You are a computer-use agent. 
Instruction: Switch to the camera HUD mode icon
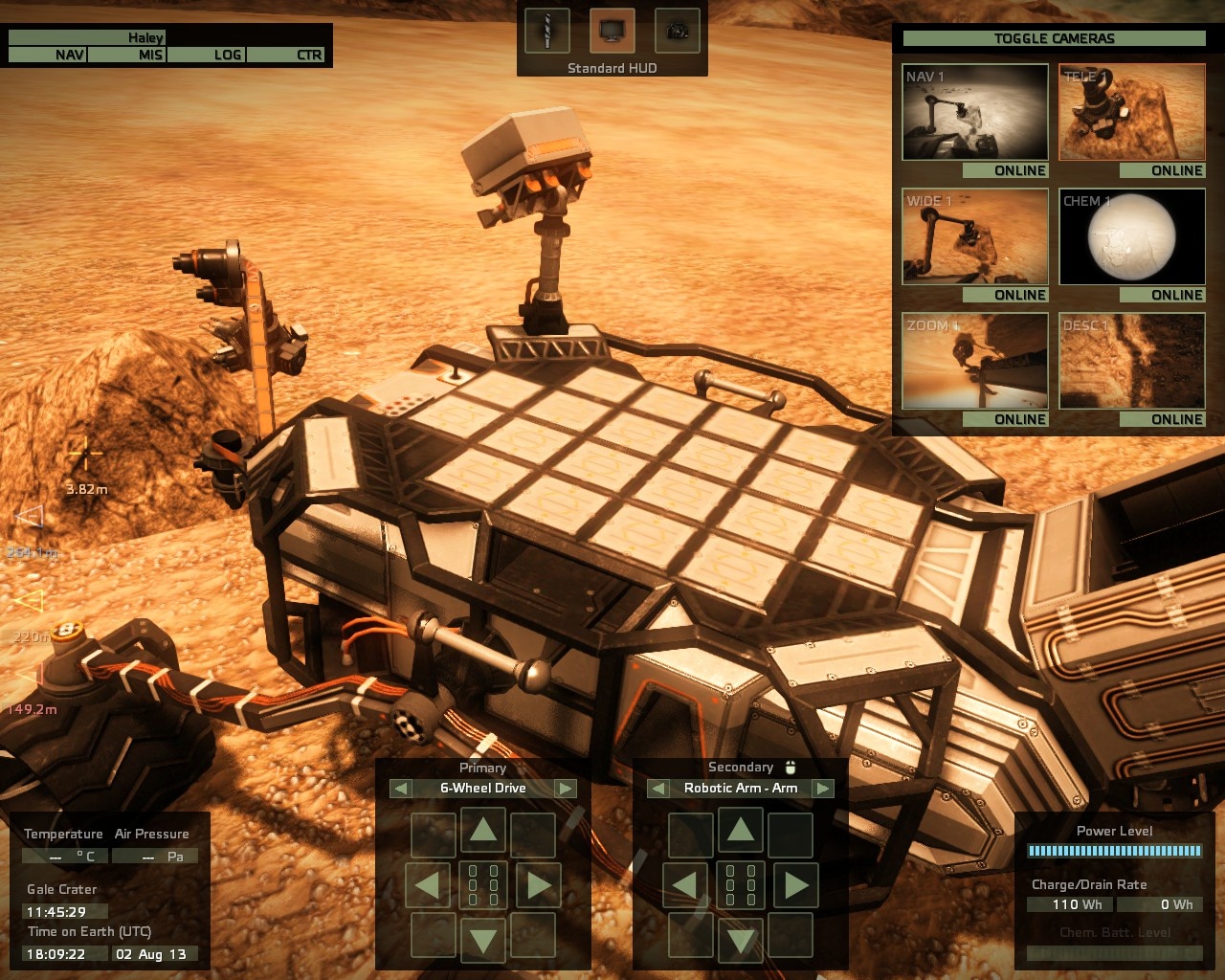click(678, 32)
